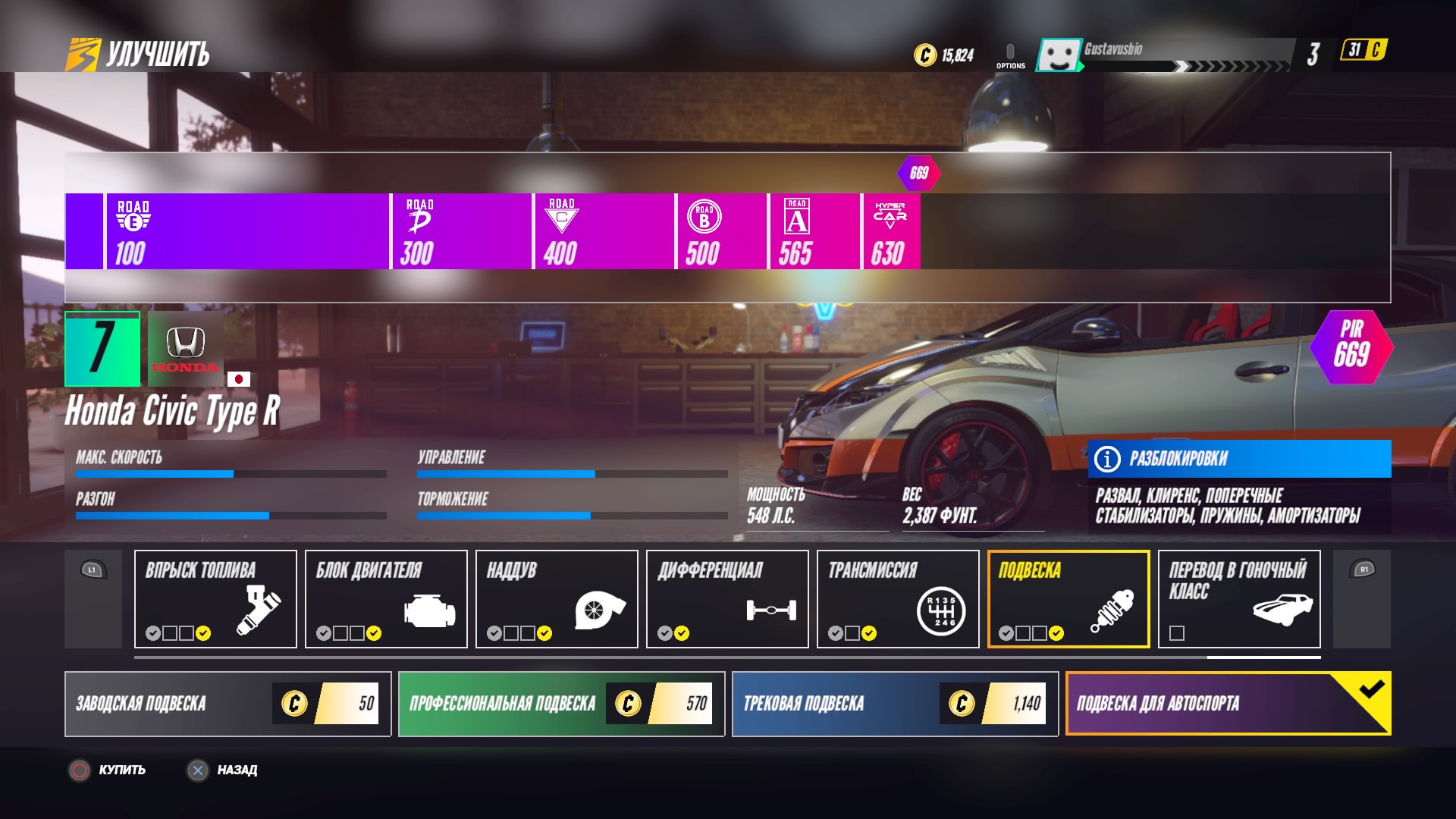This screenshot has height=819, width=1456.
Task: Choose Профессиональная подвеска costing 570
Action: (561, 704)
